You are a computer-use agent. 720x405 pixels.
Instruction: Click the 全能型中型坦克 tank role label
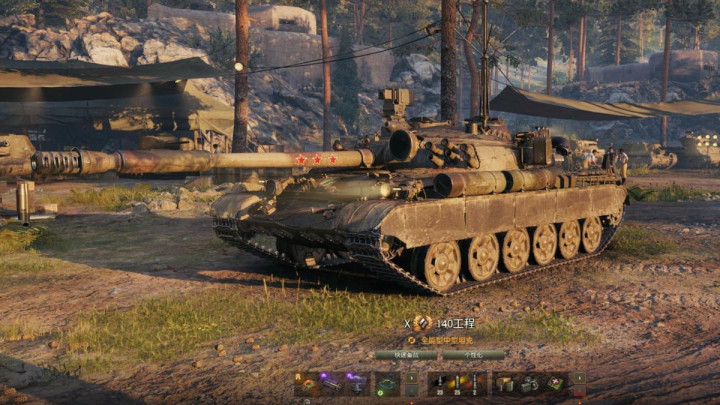(444, 339)
